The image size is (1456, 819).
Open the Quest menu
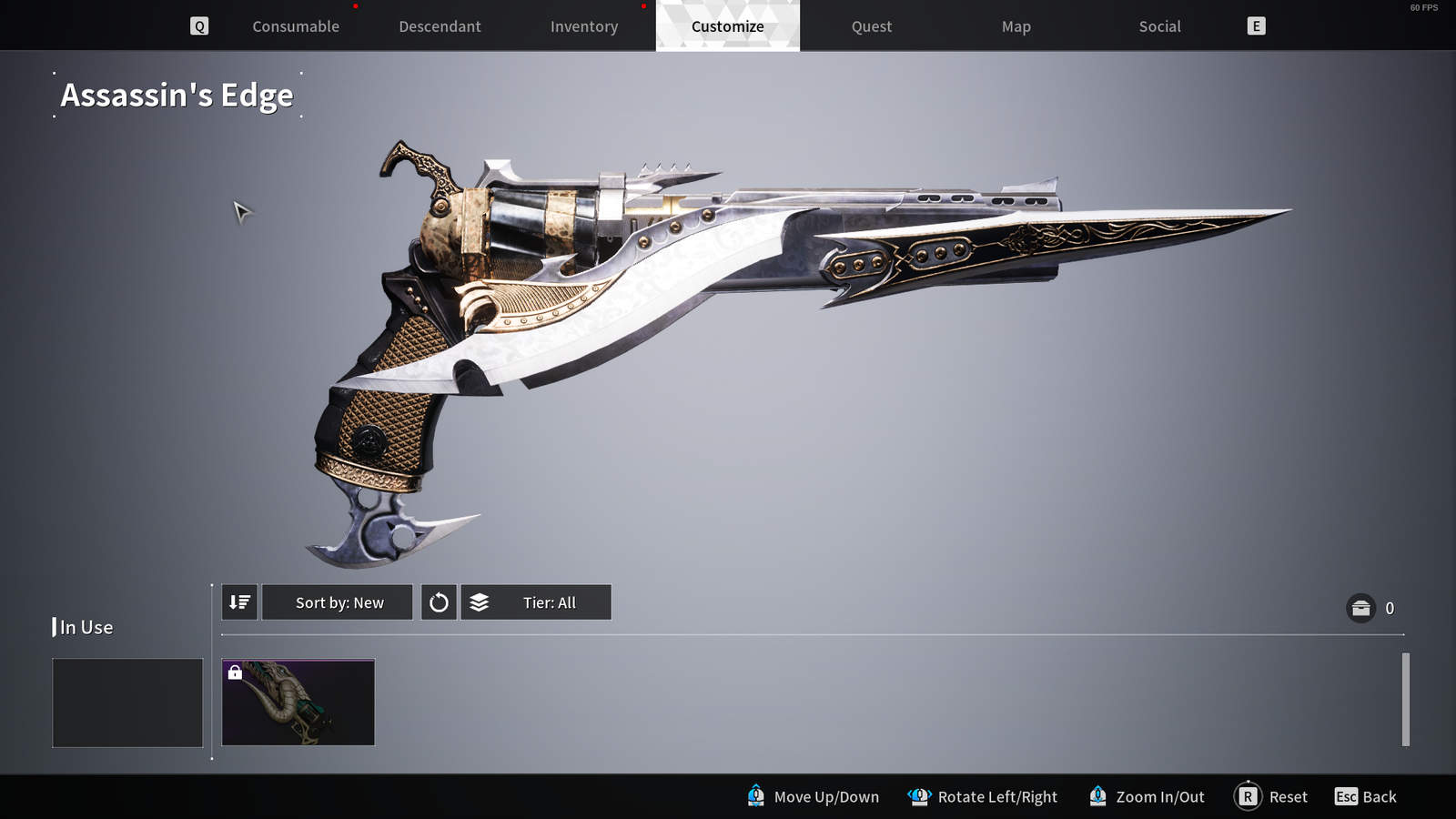tap(871, 26)
